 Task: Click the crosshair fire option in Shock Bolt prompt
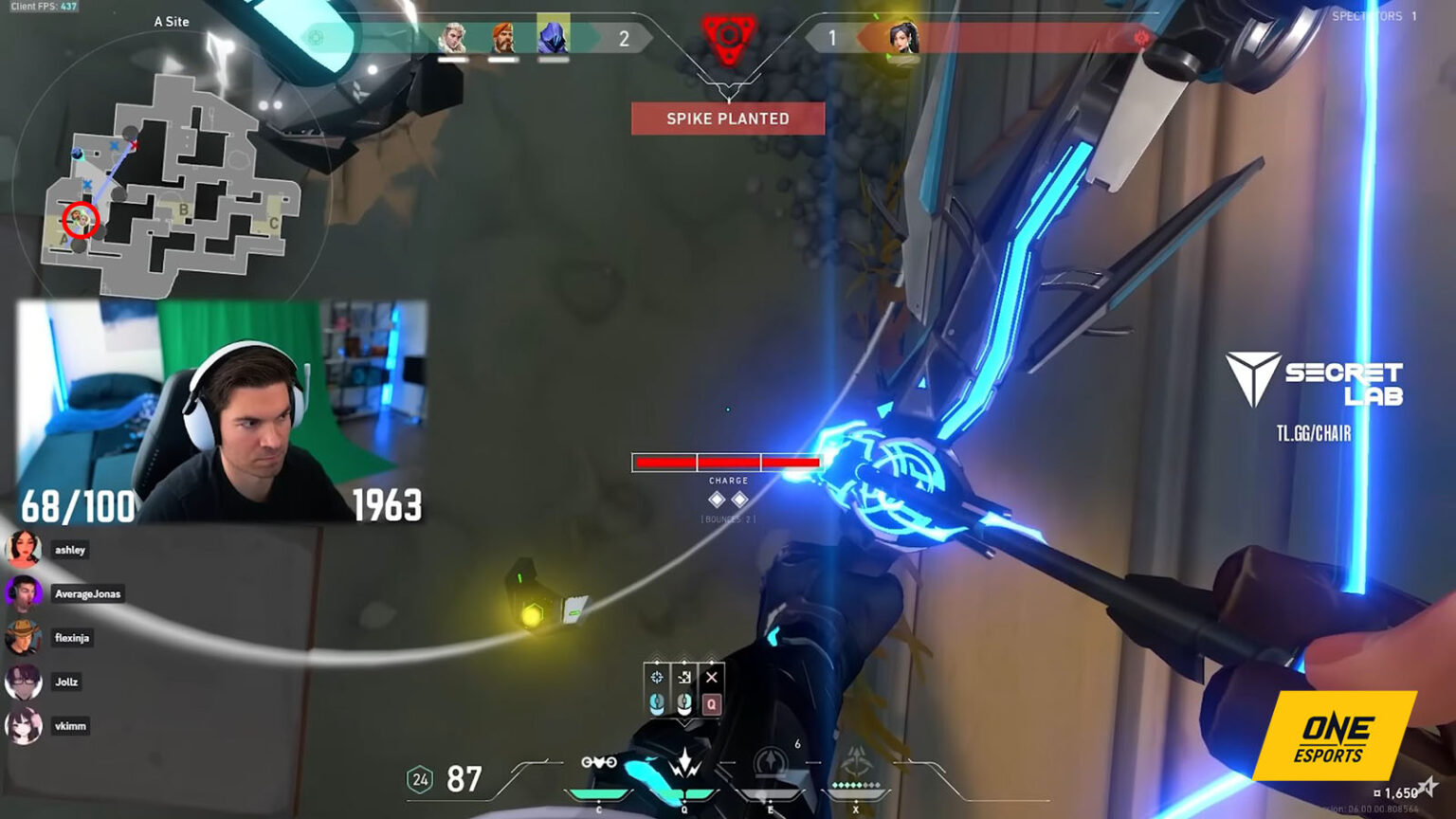point(657,678)
